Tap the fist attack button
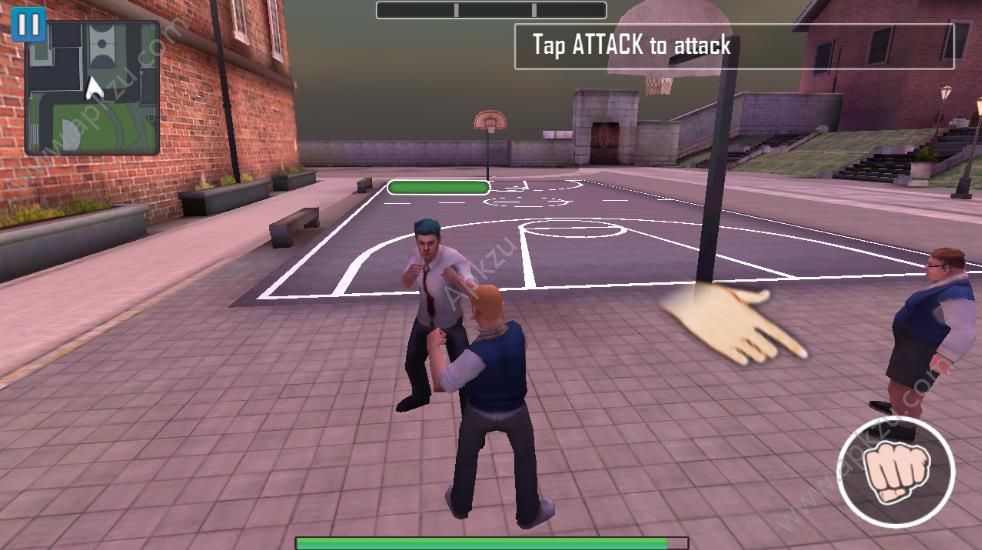 click(896, 470)
